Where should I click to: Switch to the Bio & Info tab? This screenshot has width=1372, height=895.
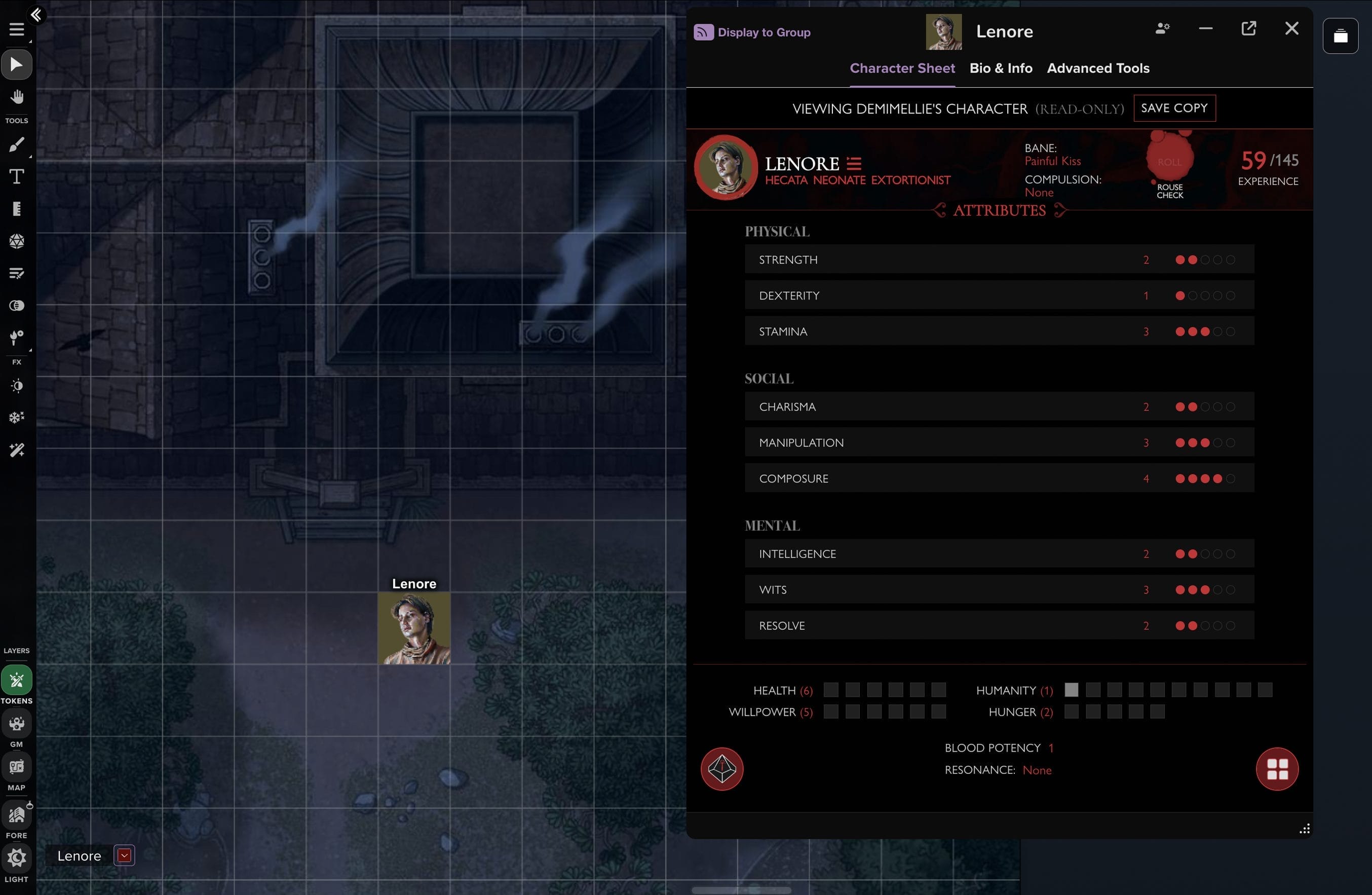(1001, 68)
